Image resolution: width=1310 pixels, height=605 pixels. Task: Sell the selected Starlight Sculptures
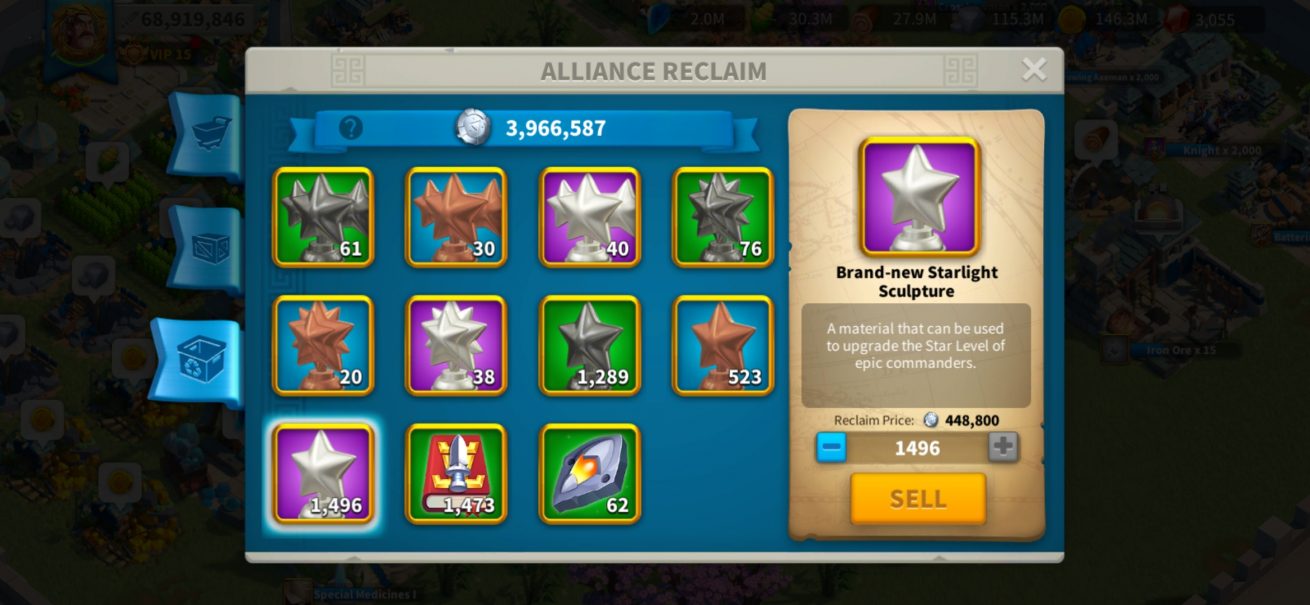(x=917, y=498)
